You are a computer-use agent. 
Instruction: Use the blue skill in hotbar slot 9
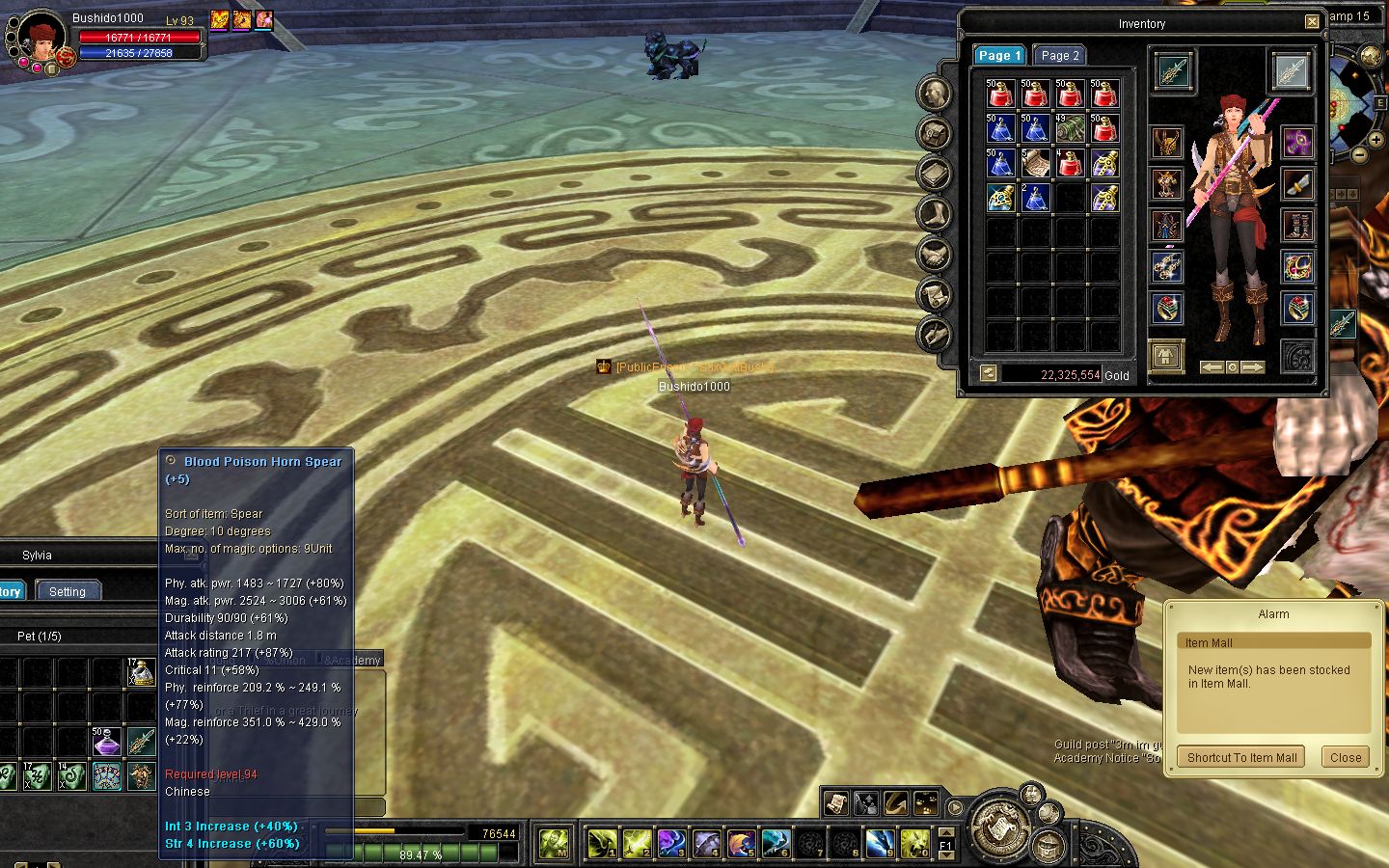[880, 844]
